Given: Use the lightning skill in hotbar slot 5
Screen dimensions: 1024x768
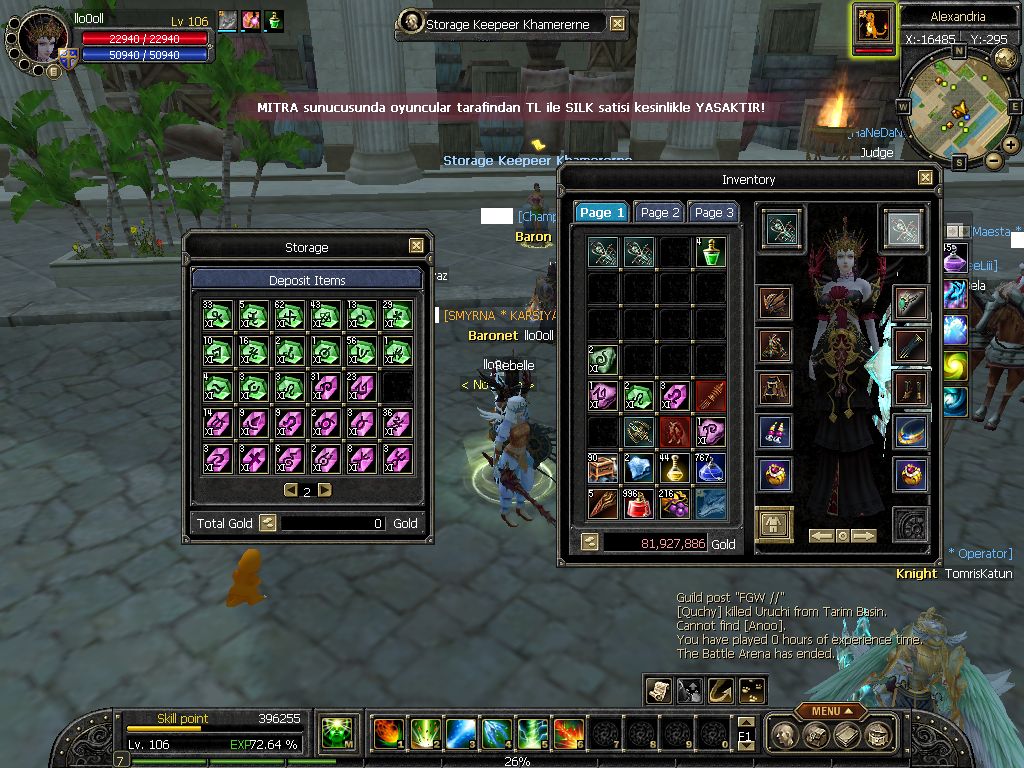Looking at the screenshot, I should [x=533, y=734].
